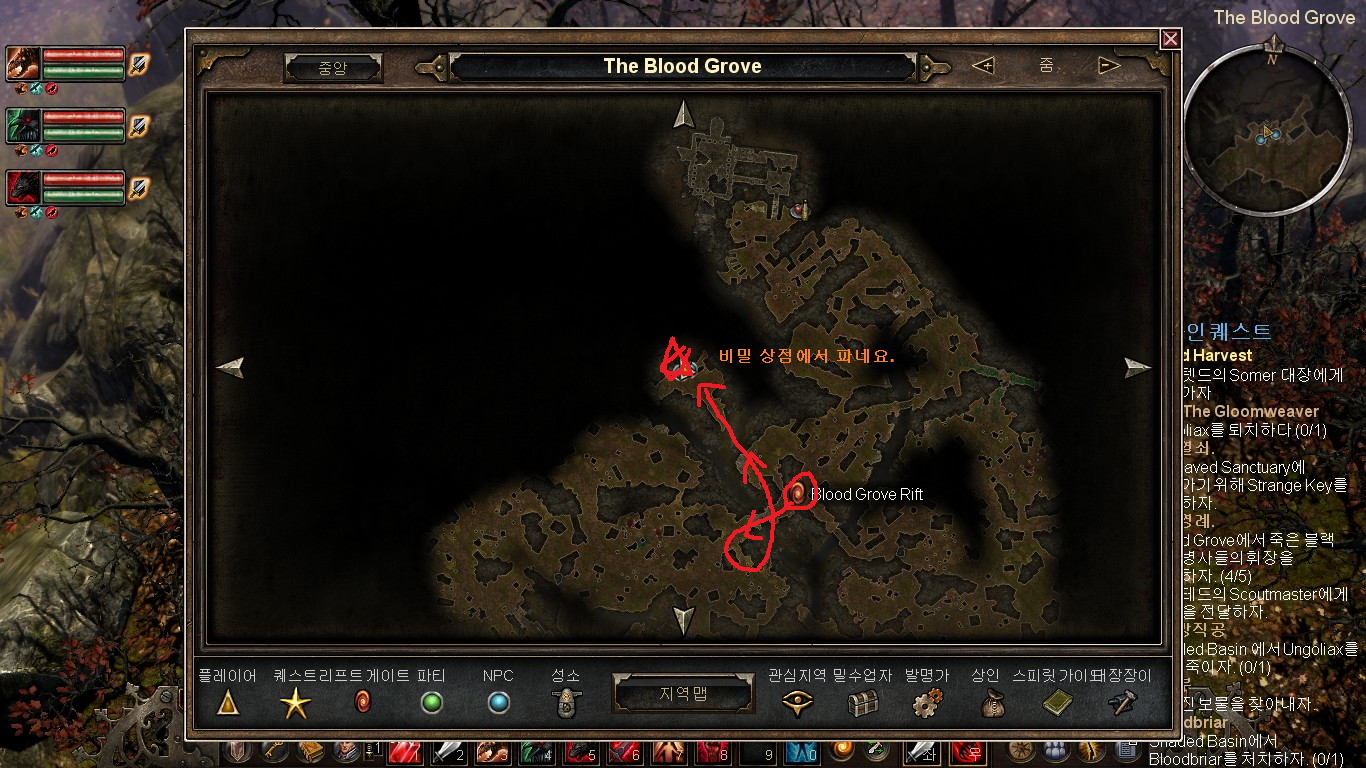Click the 밀수업자 smuggler chest icon
The width and height of the screenshot is (1366, 768).
(x=861, y=703)
